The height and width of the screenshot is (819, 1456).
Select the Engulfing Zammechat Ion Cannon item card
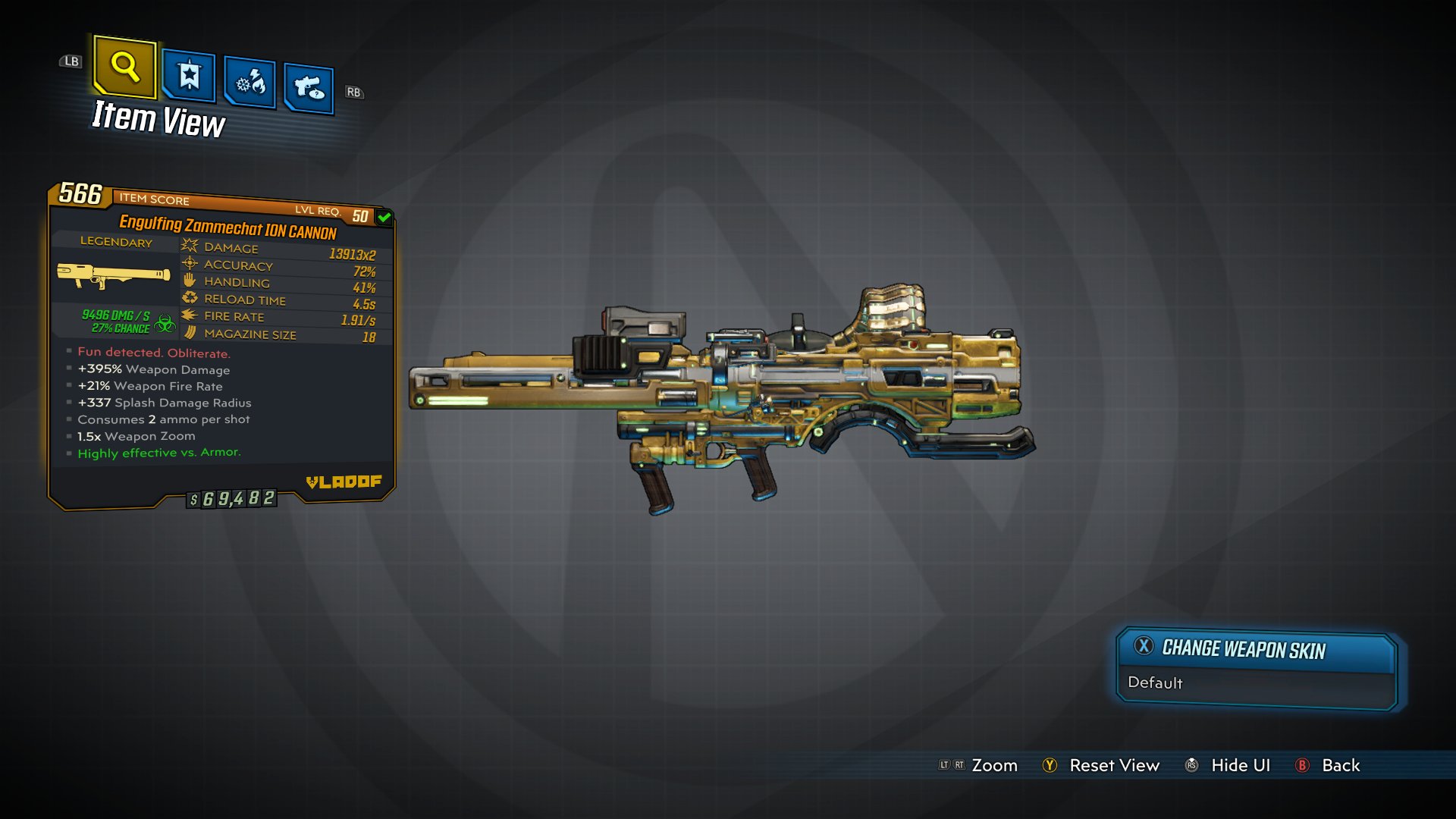tap(221, 345)
